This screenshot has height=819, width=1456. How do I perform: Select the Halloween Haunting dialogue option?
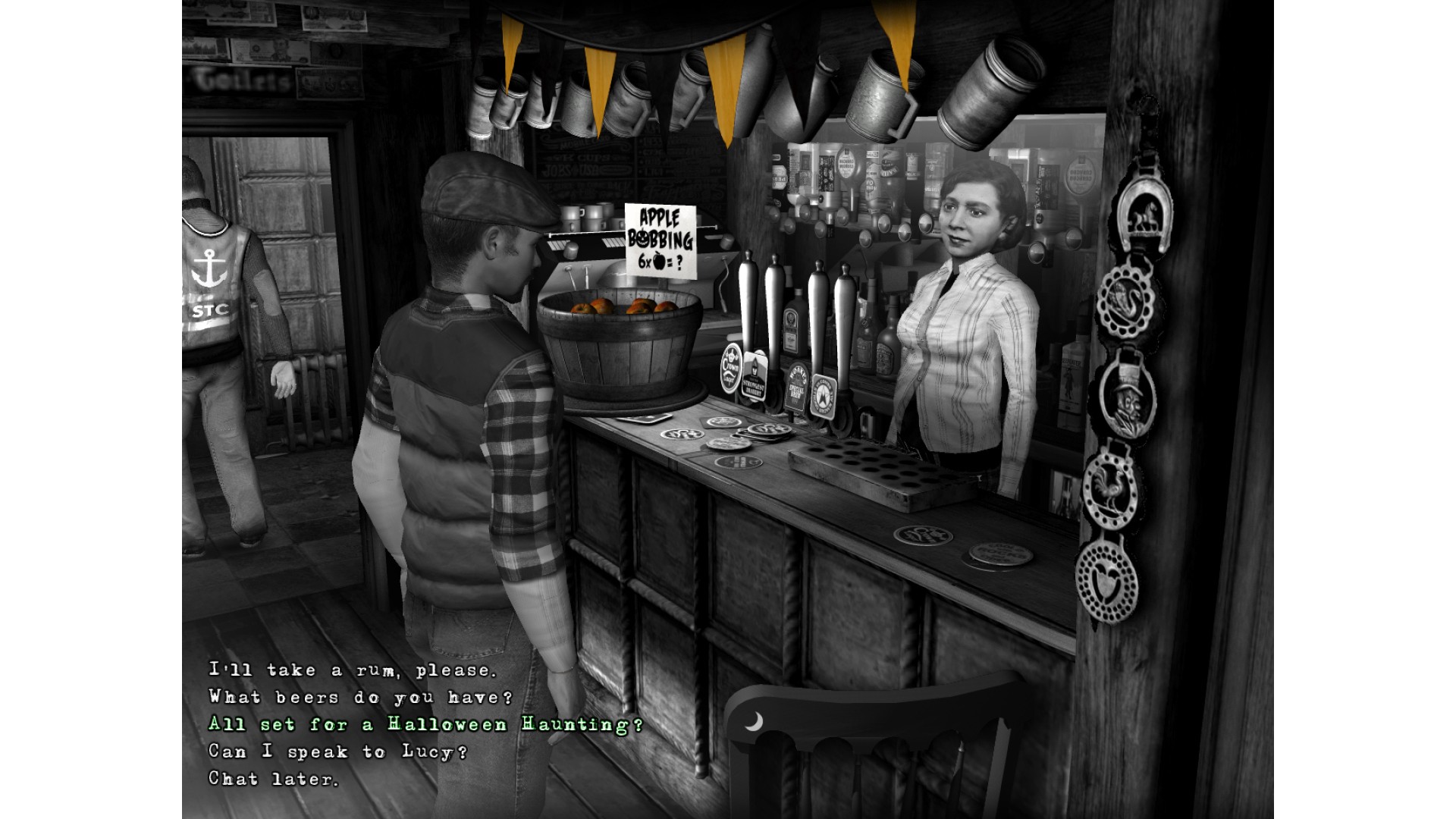(x=425, y=725)
